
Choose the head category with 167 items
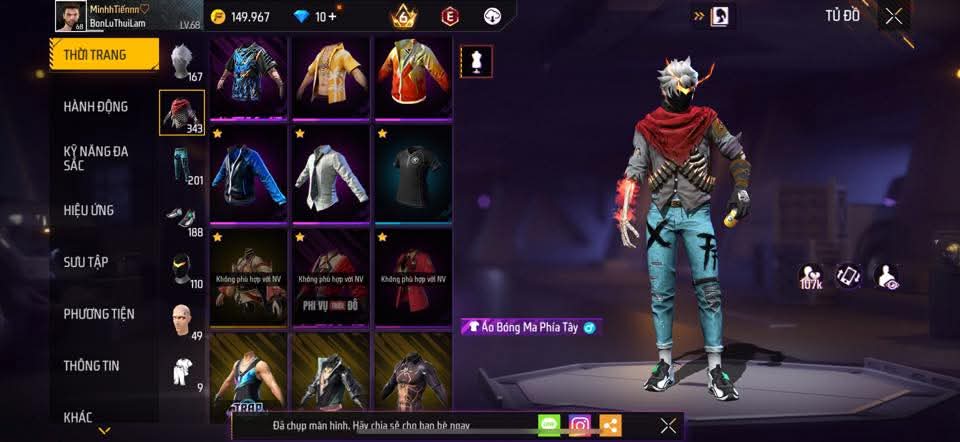click(x=181, y=62)
